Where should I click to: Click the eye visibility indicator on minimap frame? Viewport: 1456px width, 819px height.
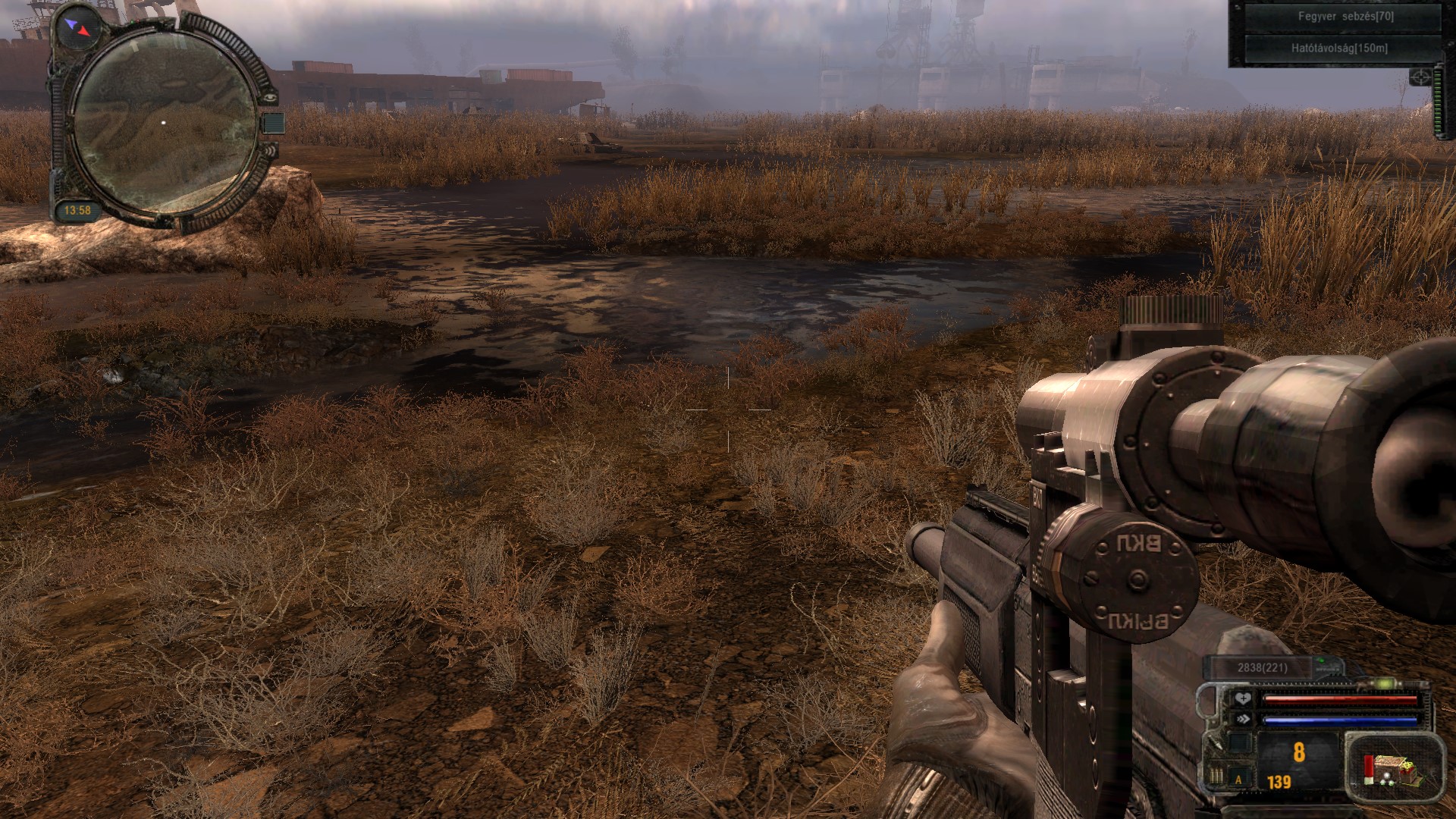click(271, 99)
